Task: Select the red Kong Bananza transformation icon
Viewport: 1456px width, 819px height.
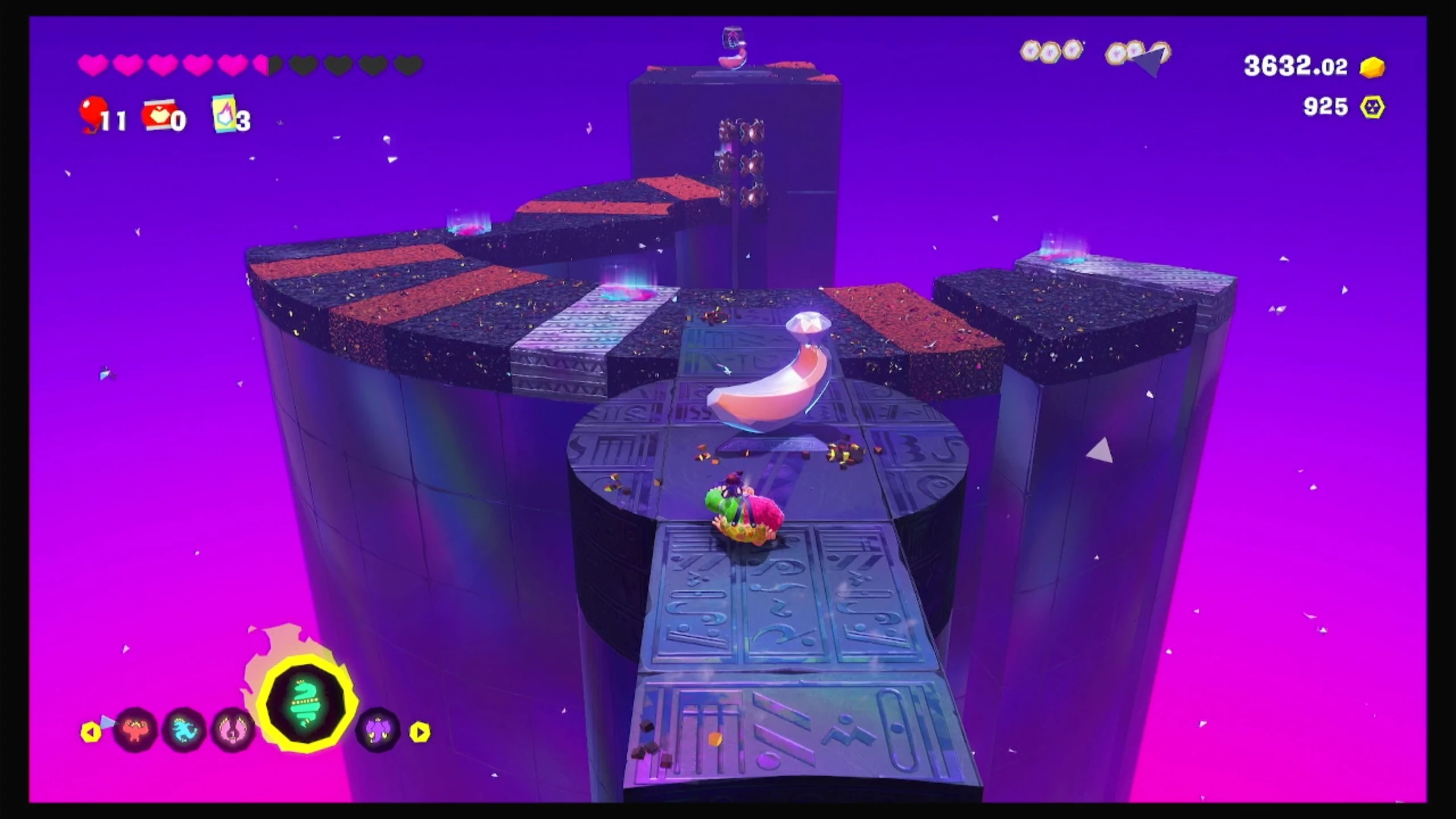Action: coord(135,730)
